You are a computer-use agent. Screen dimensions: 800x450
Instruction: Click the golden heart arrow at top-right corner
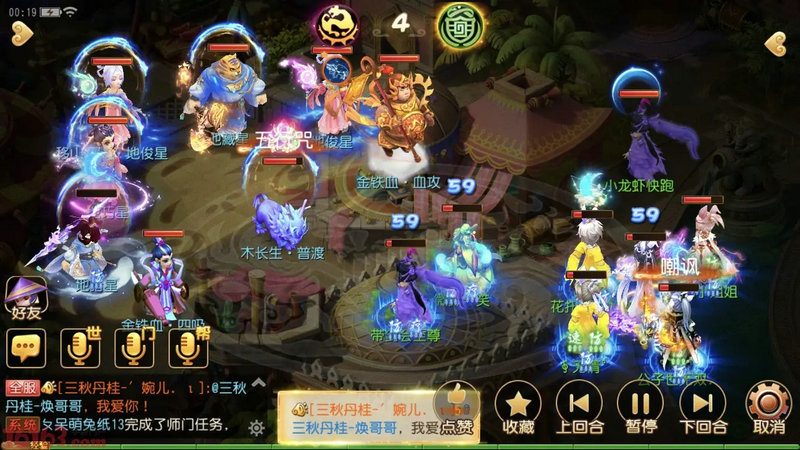(778, 43)
